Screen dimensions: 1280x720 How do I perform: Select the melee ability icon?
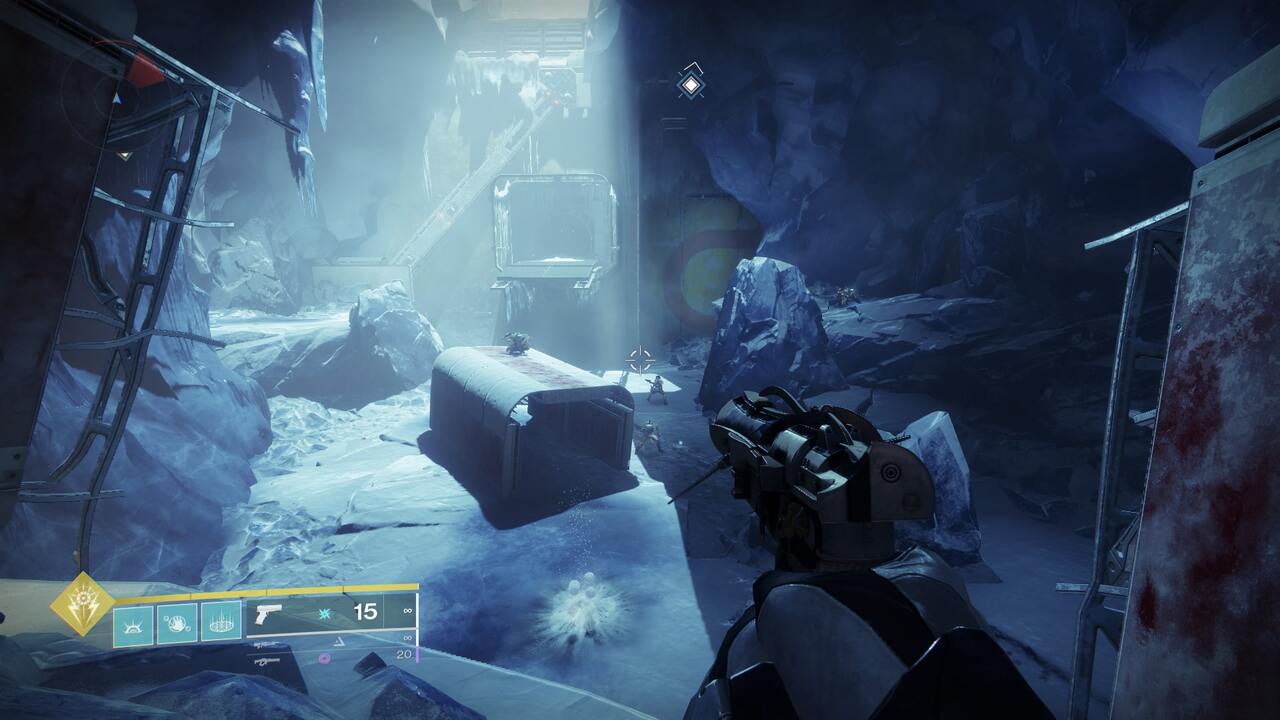[178, 624]
